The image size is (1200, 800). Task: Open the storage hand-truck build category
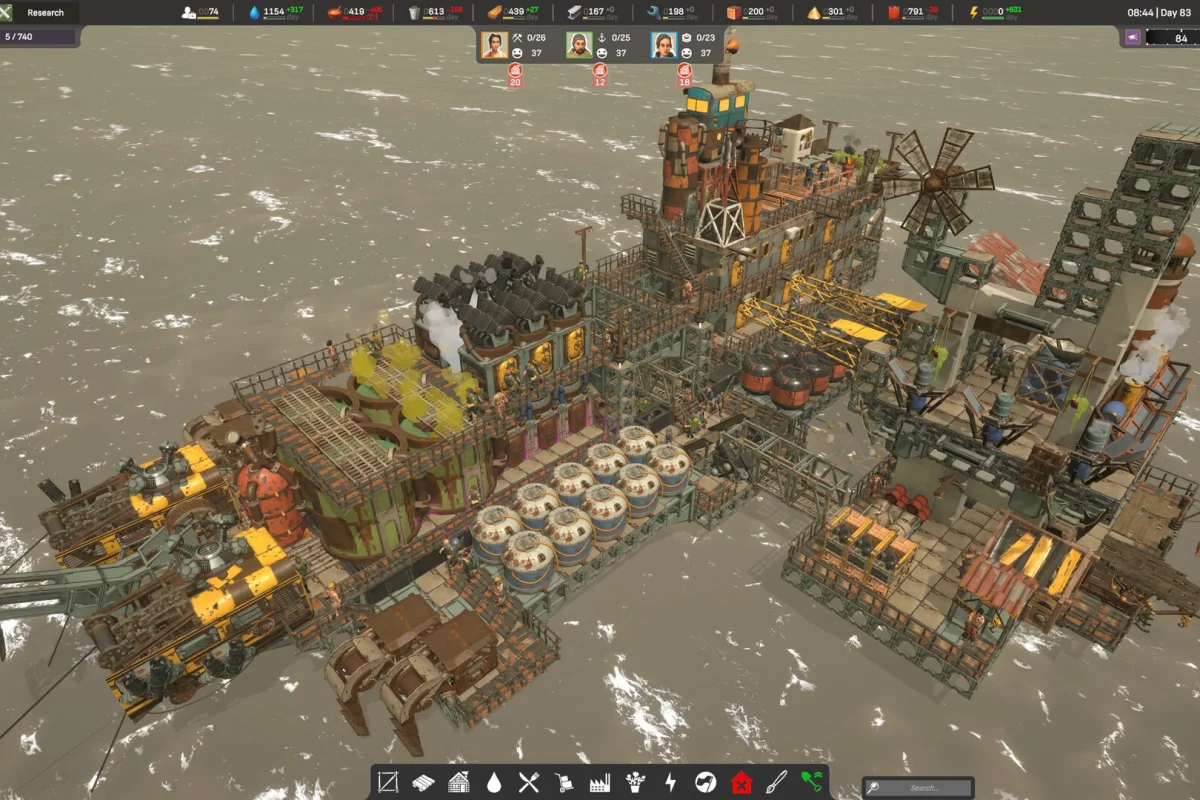[565, 782]
